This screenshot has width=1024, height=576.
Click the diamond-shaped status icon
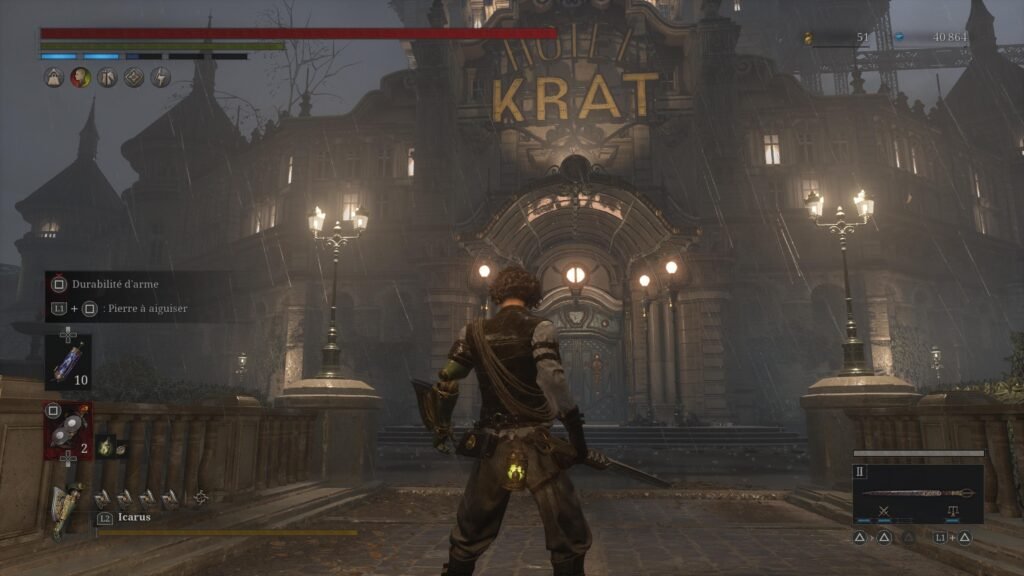coord(134,77)
